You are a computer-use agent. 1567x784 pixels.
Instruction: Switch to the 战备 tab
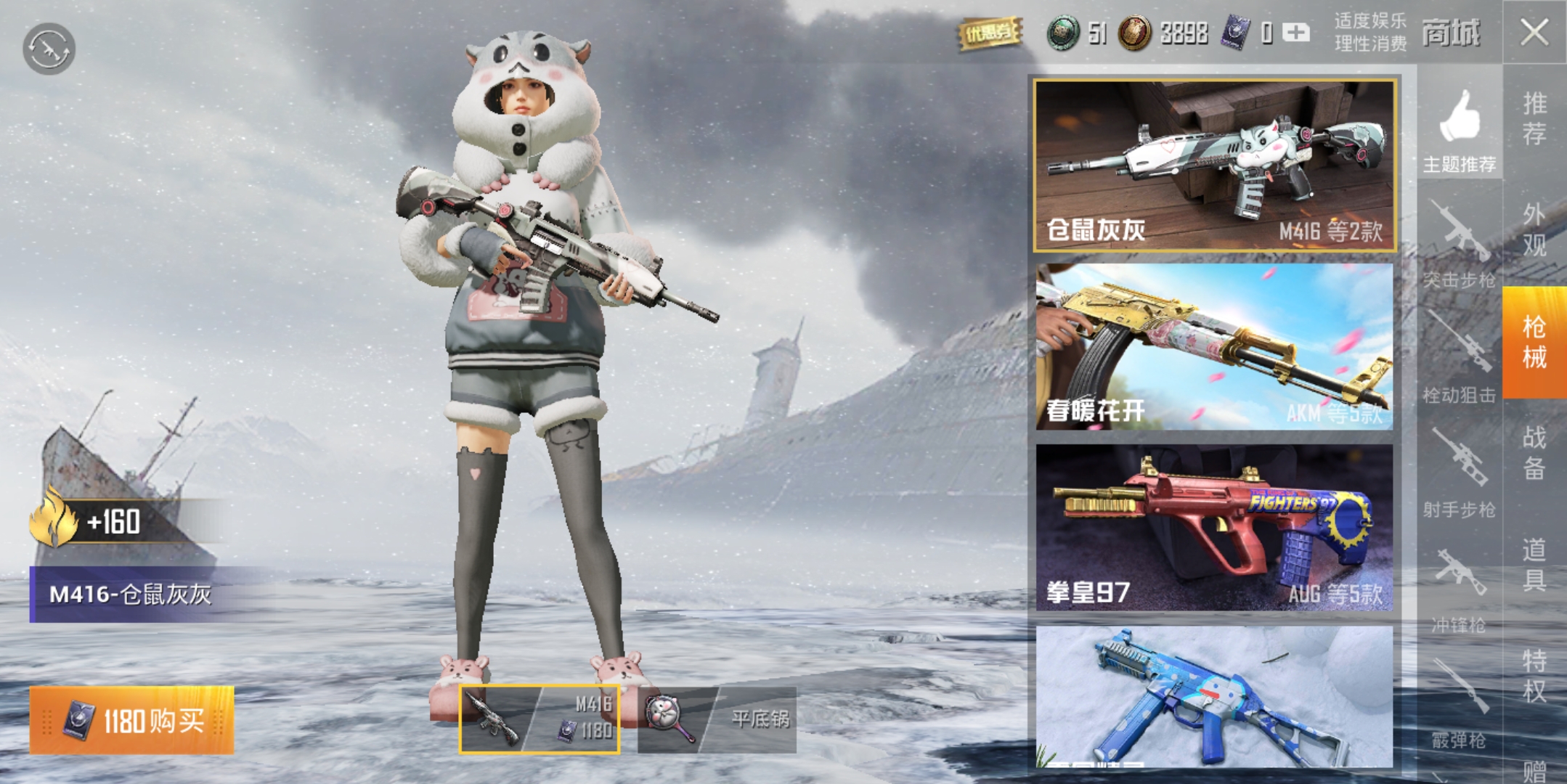click(1534, 453)
